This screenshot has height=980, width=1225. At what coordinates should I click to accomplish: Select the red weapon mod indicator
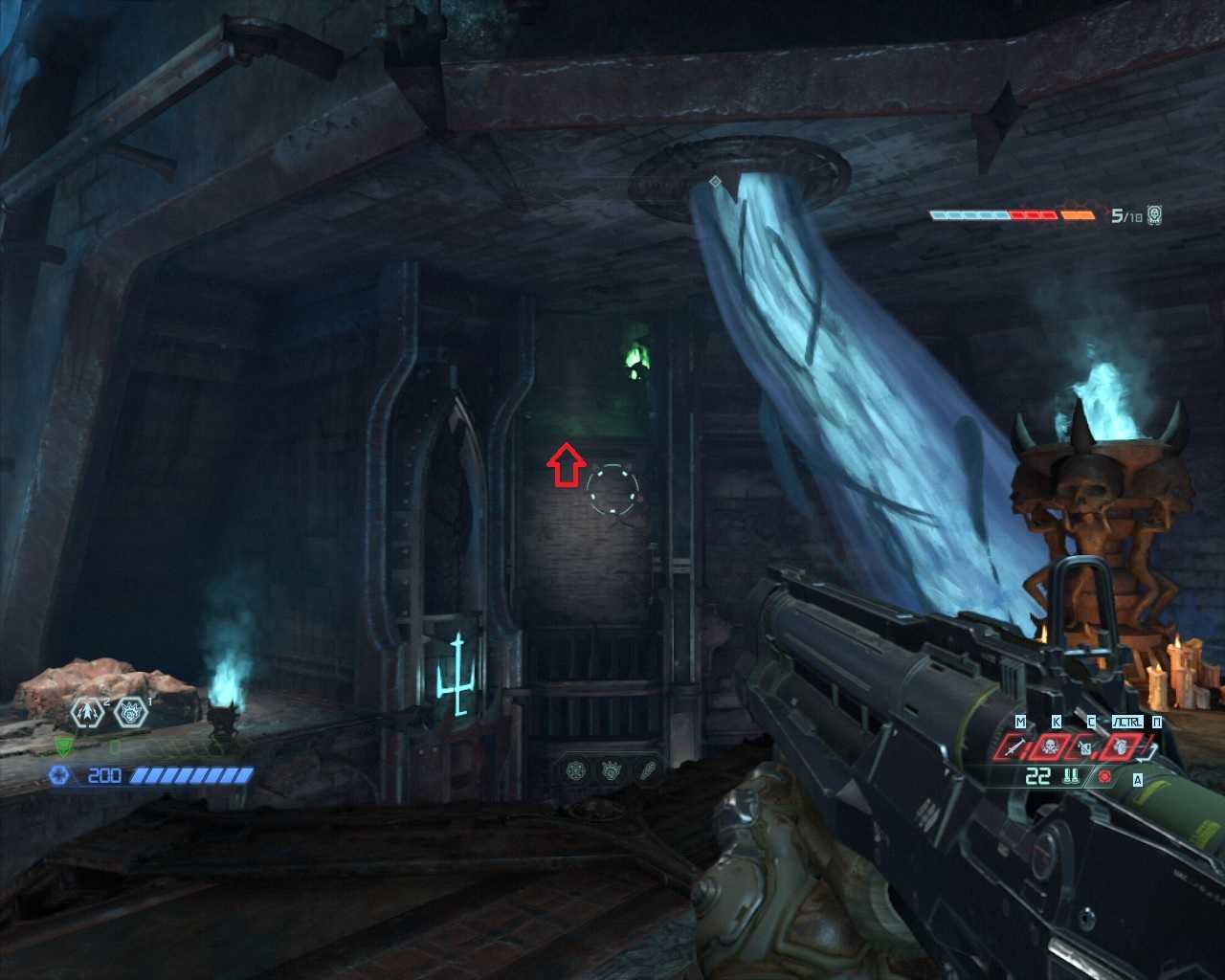tap(1106, 776)
